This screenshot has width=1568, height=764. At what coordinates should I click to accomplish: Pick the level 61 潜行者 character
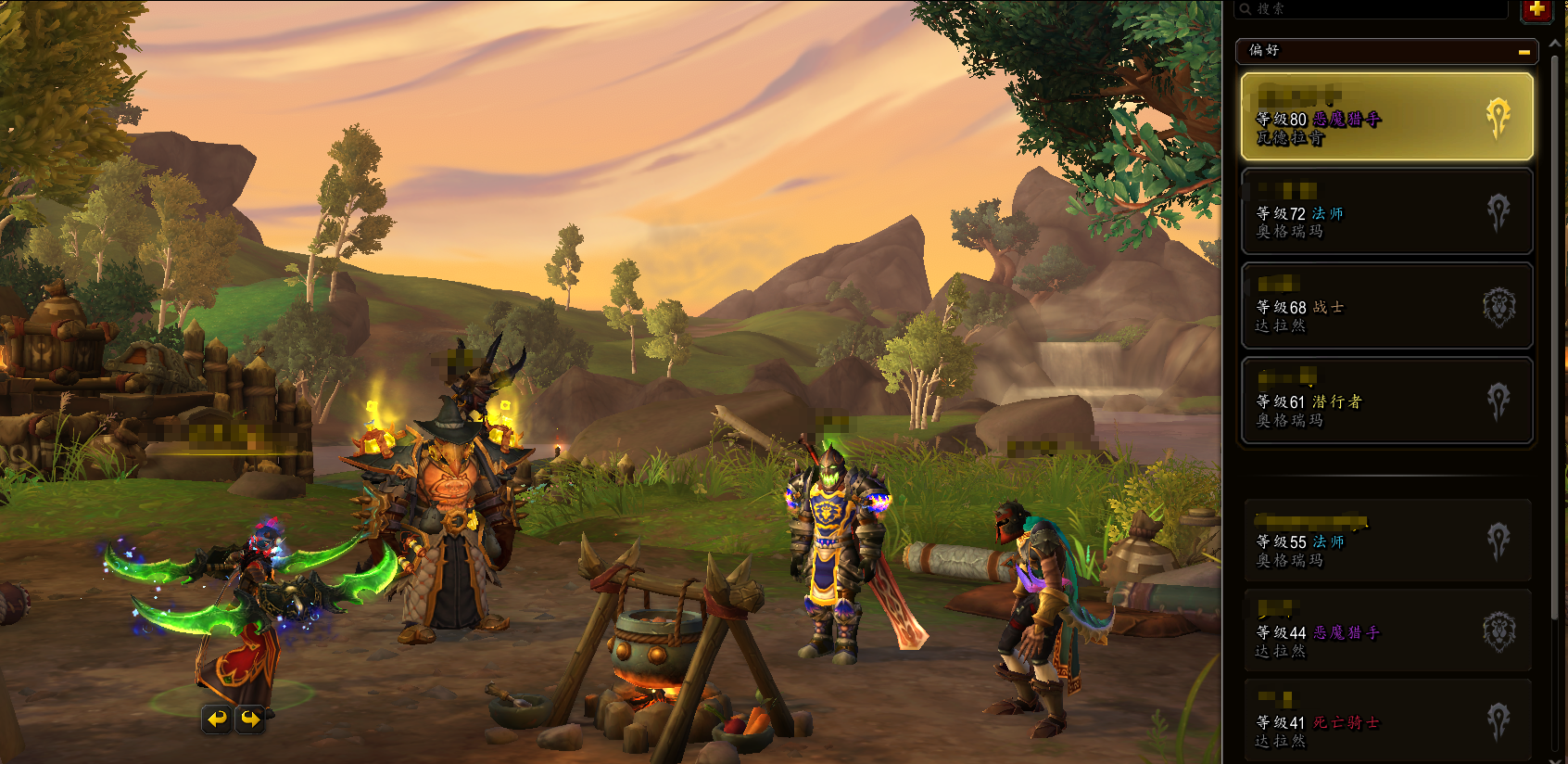pyautogui.click(x=1386, y=401)
